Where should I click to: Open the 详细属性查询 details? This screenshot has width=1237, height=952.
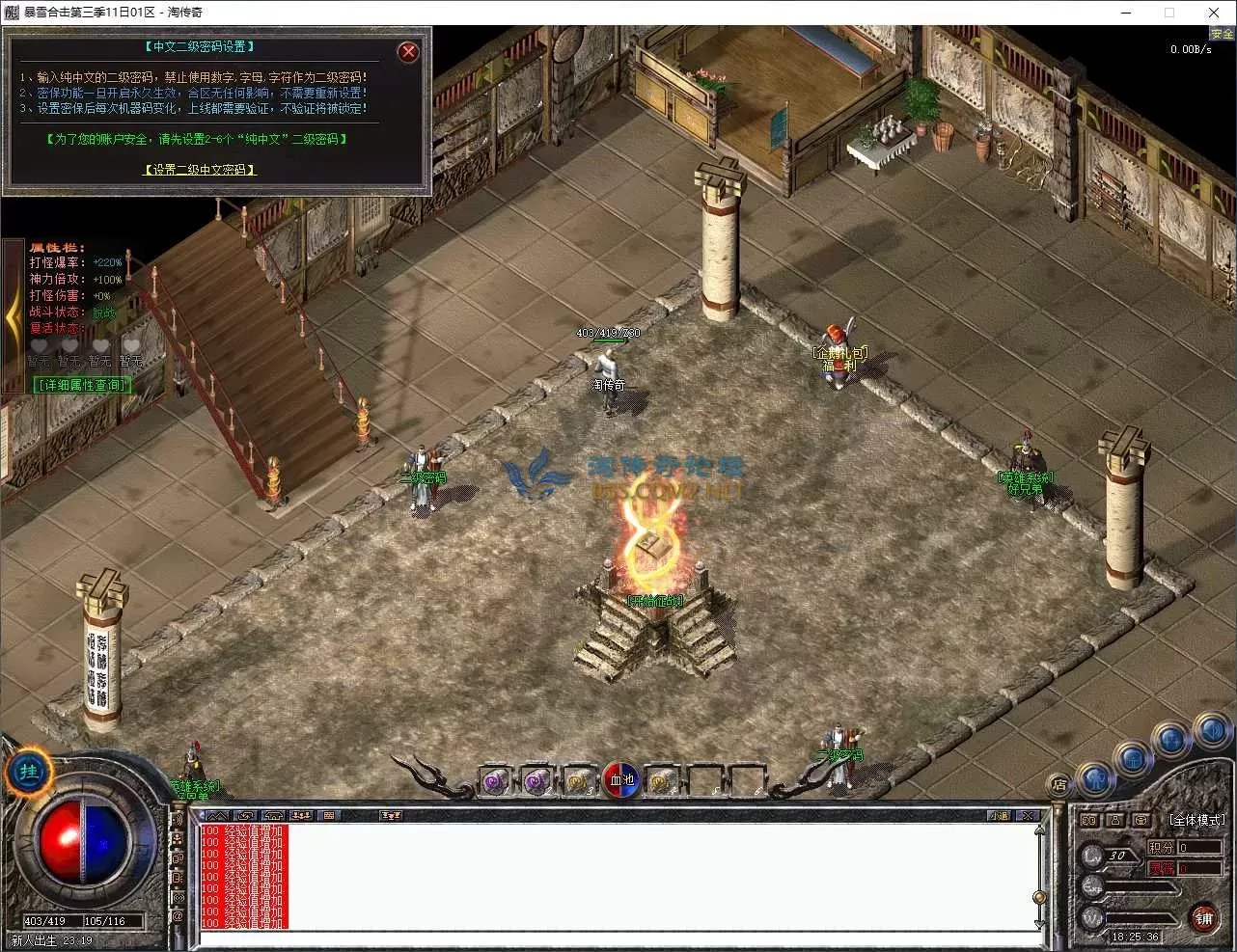pyautogui.click(x=83, y=385)
